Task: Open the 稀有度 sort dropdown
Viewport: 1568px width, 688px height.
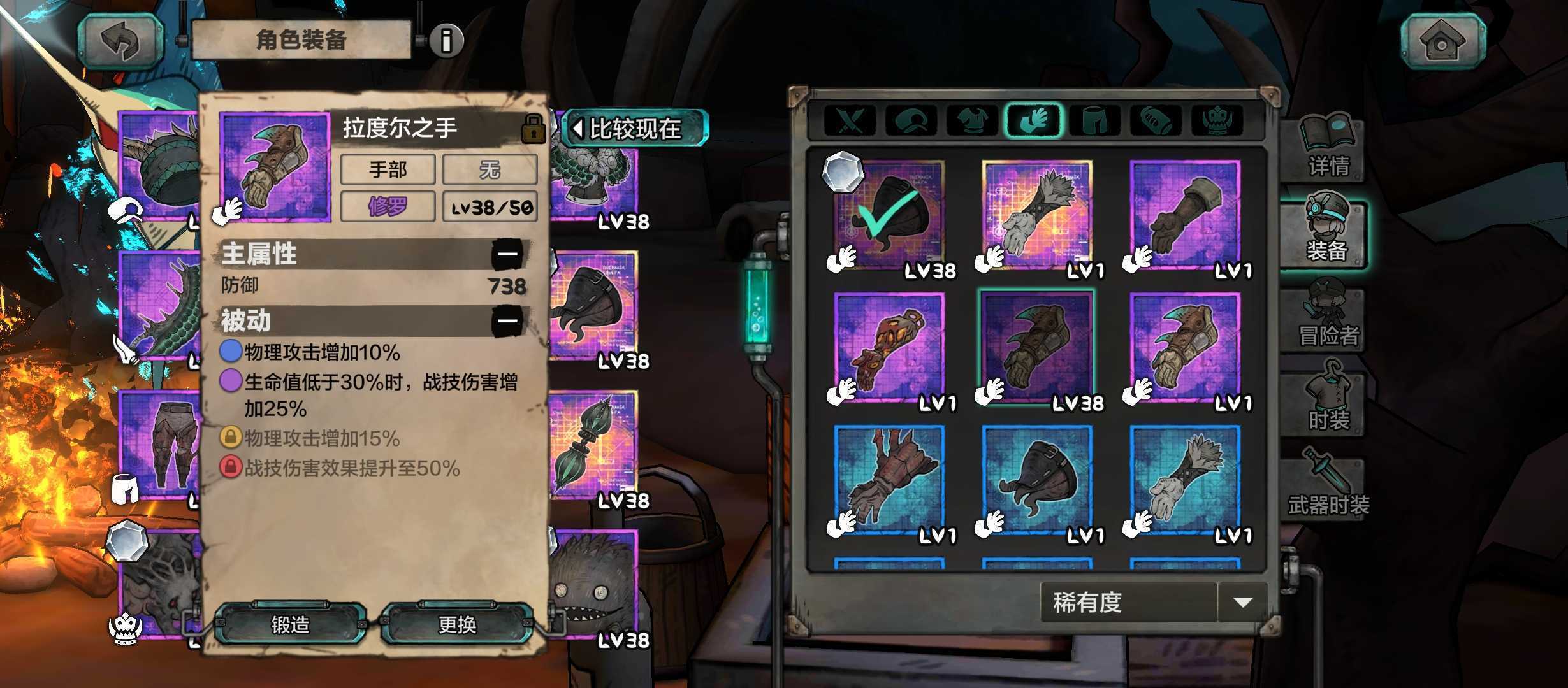Action: pos(1154,602)
